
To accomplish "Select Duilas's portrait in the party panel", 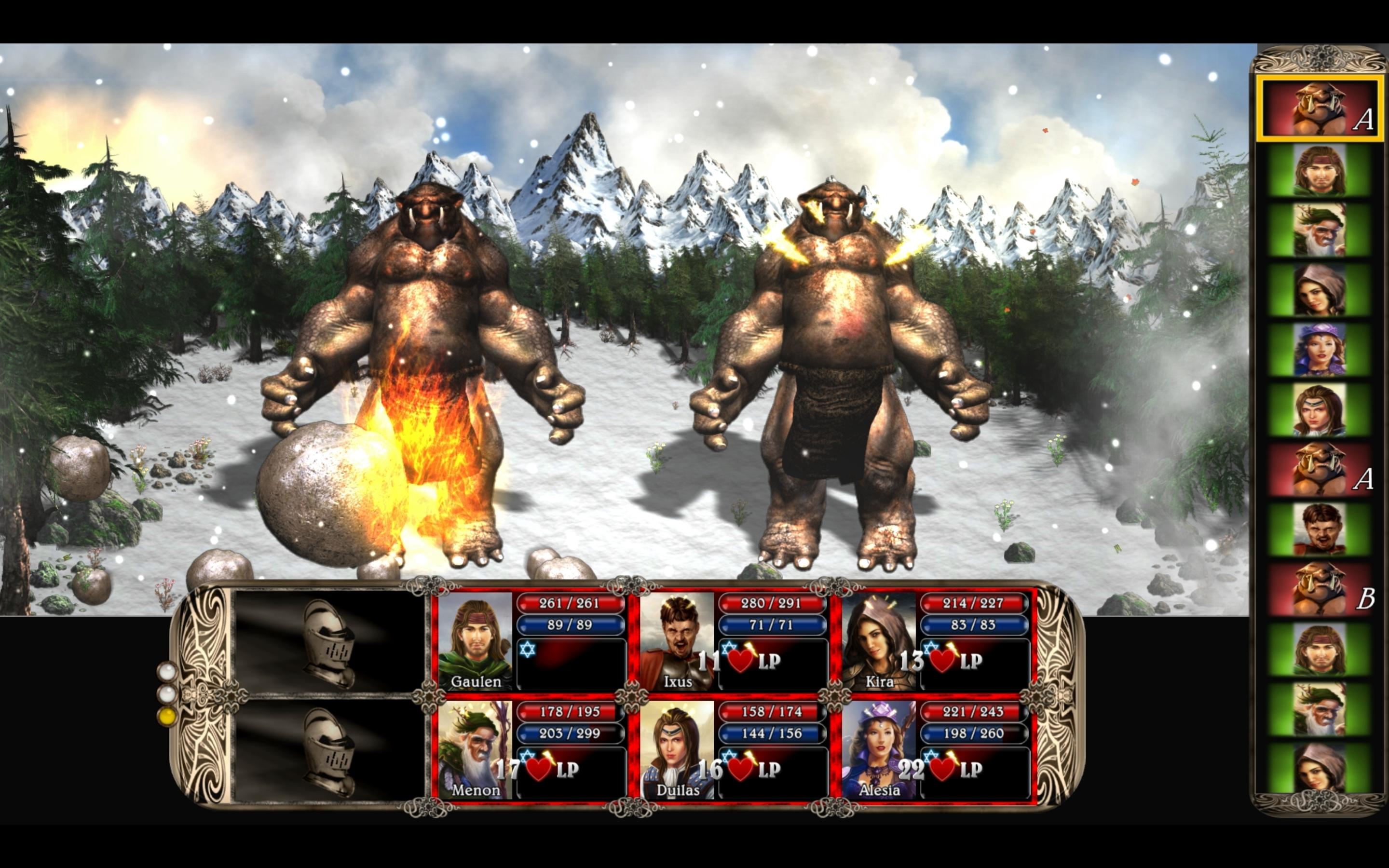I will (677, 749).
